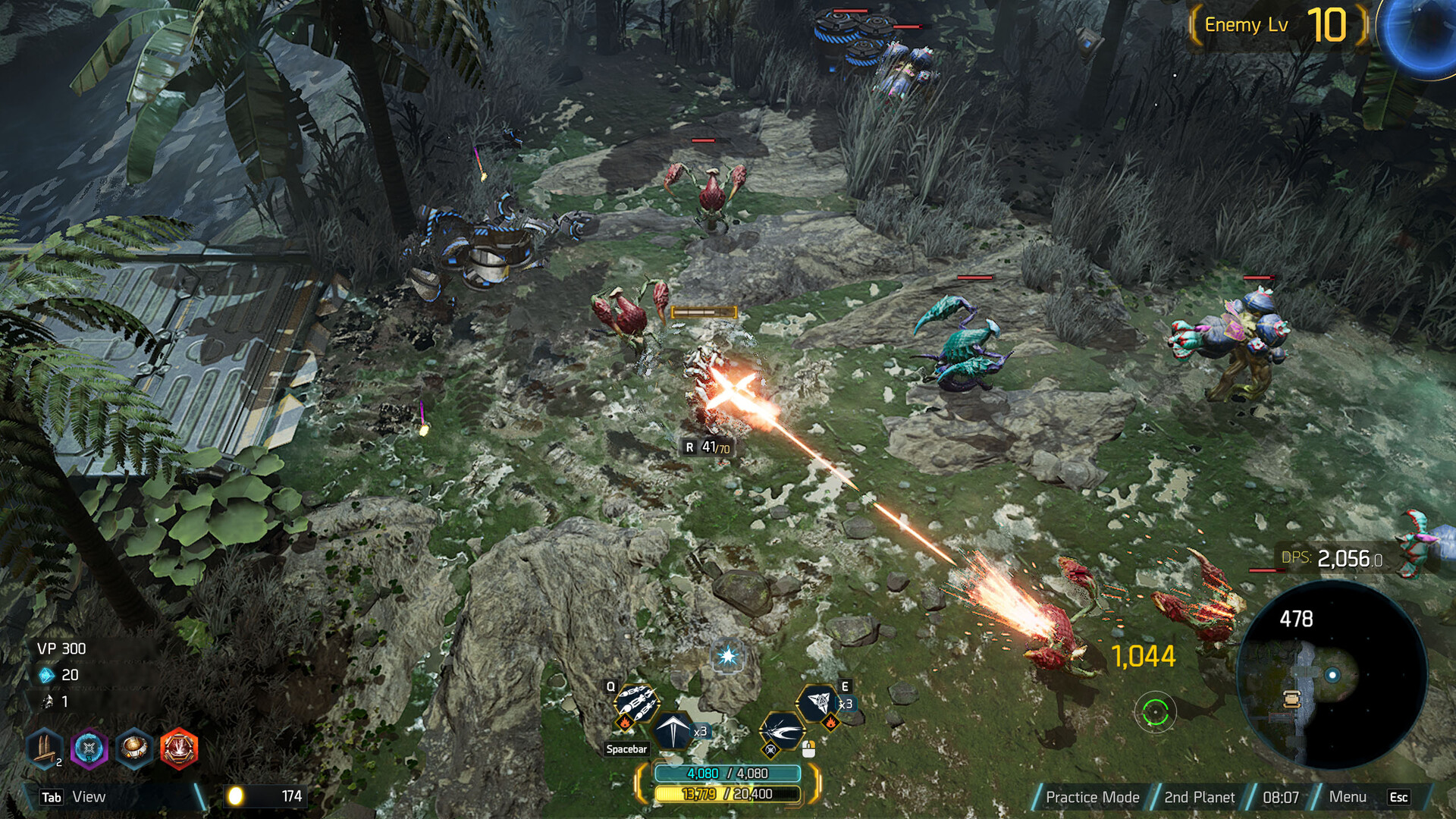
Task: Click the green circular target indicator
Action: point(1155,712)
